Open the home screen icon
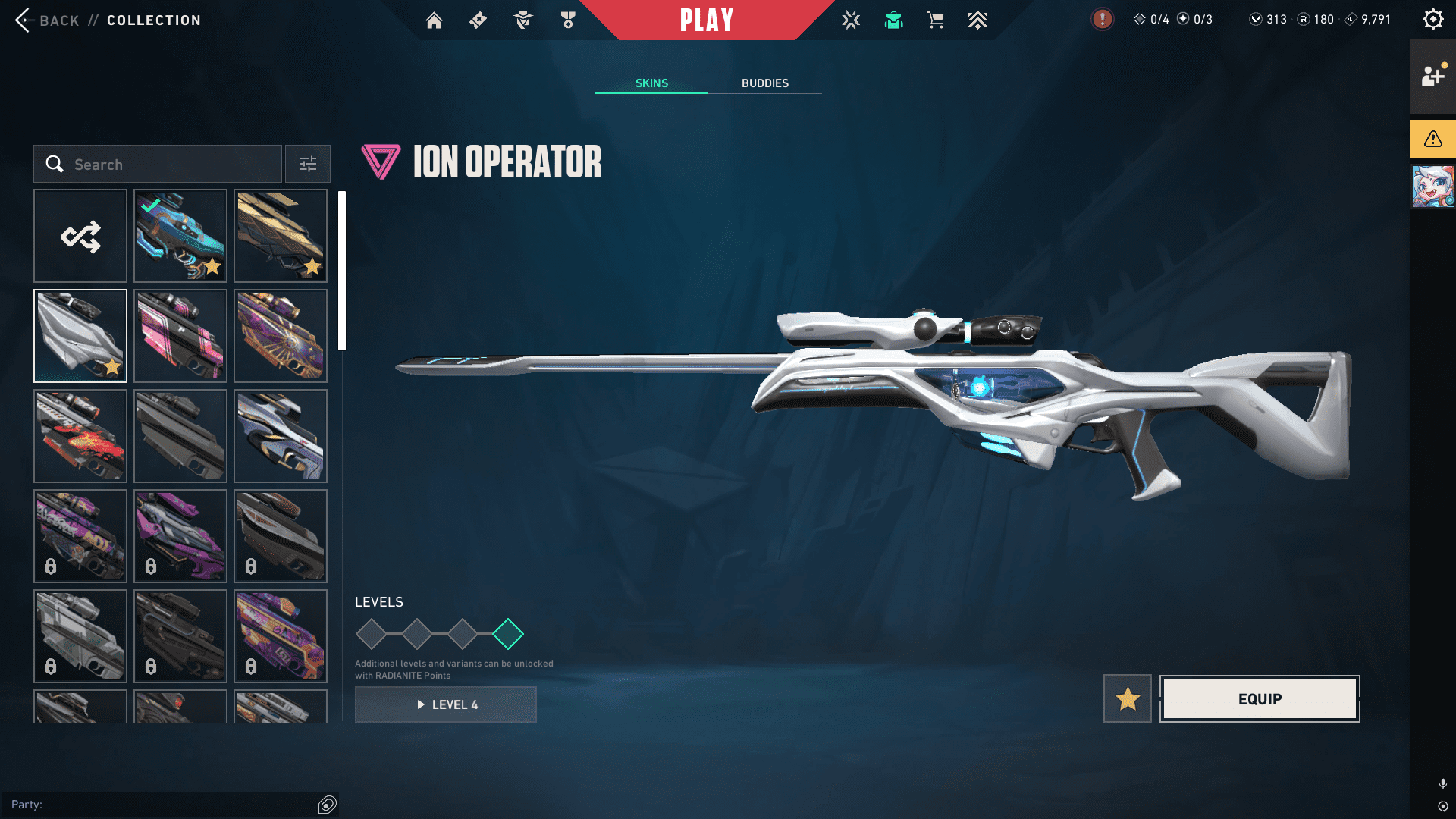Viewport: 1456px width, 819px height. point(434,20)
